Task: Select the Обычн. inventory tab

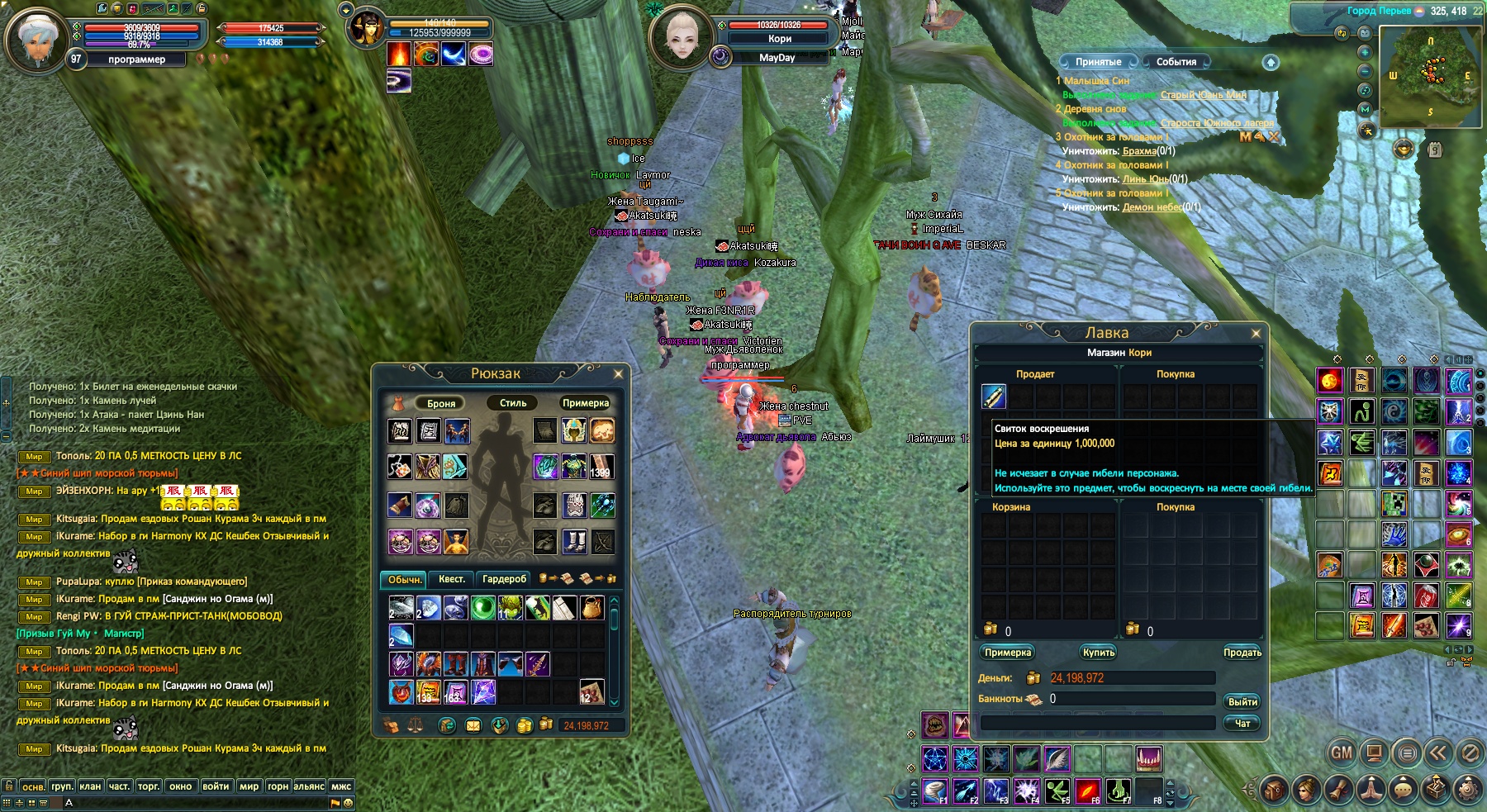Action: tap(404, 579)
